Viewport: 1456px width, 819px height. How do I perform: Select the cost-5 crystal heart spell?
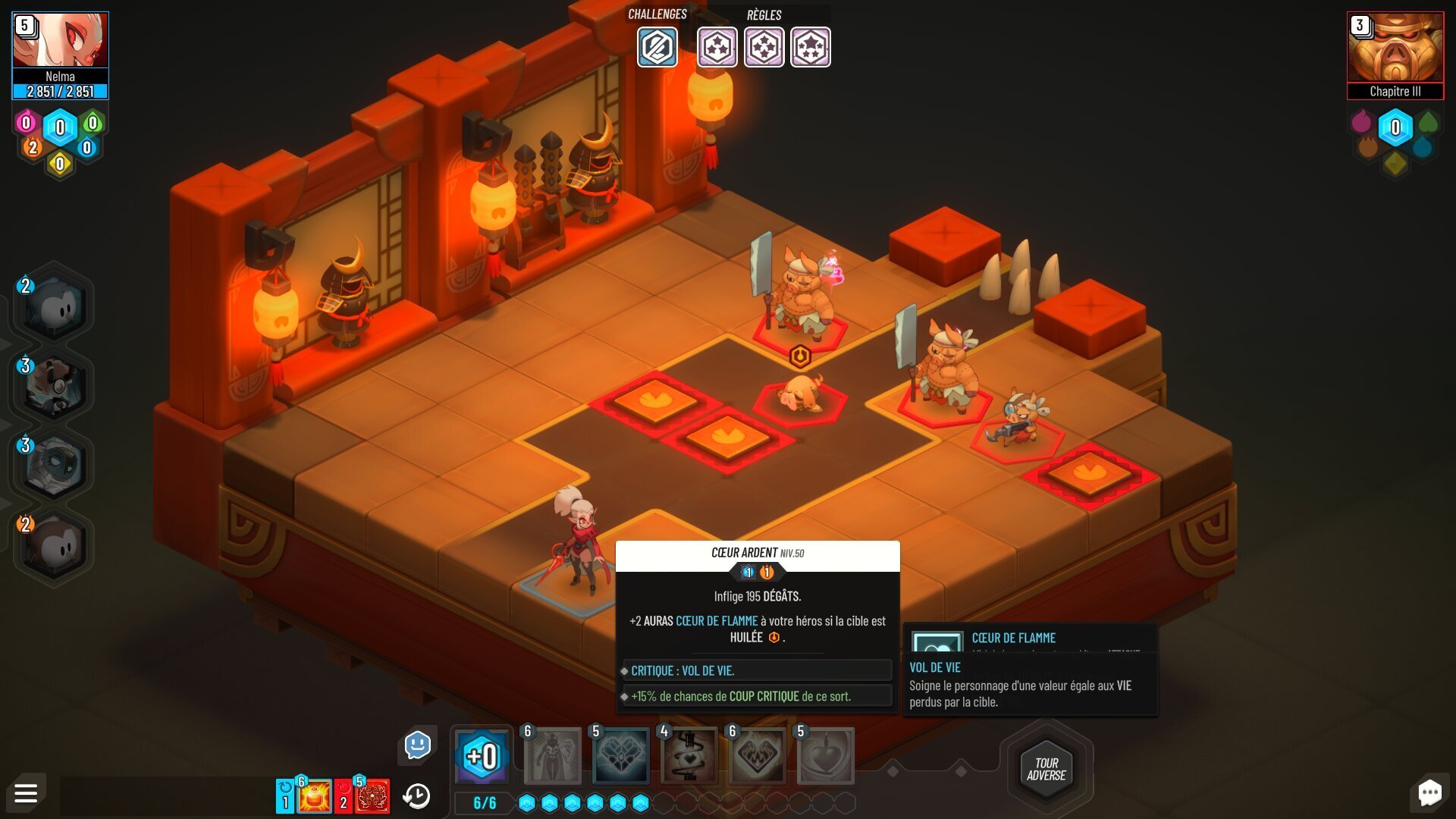[x=621, y=756]
